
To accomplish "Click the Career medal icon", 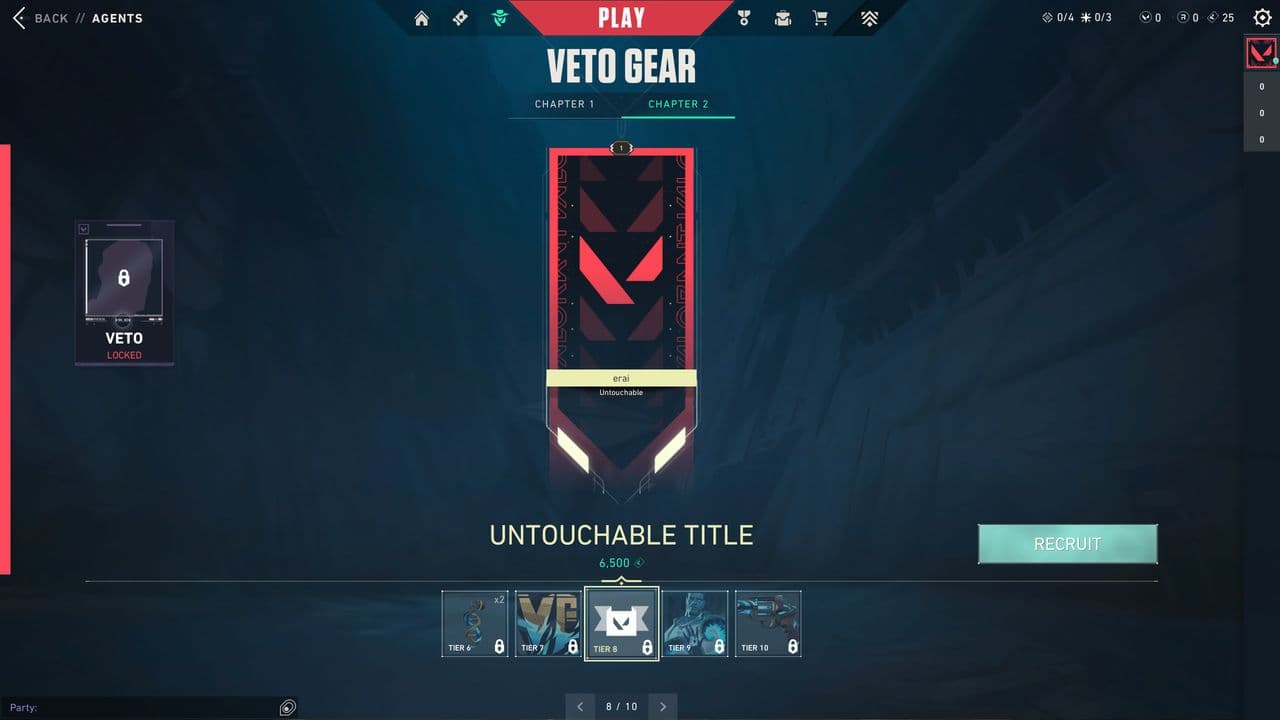I will (742, 18).
